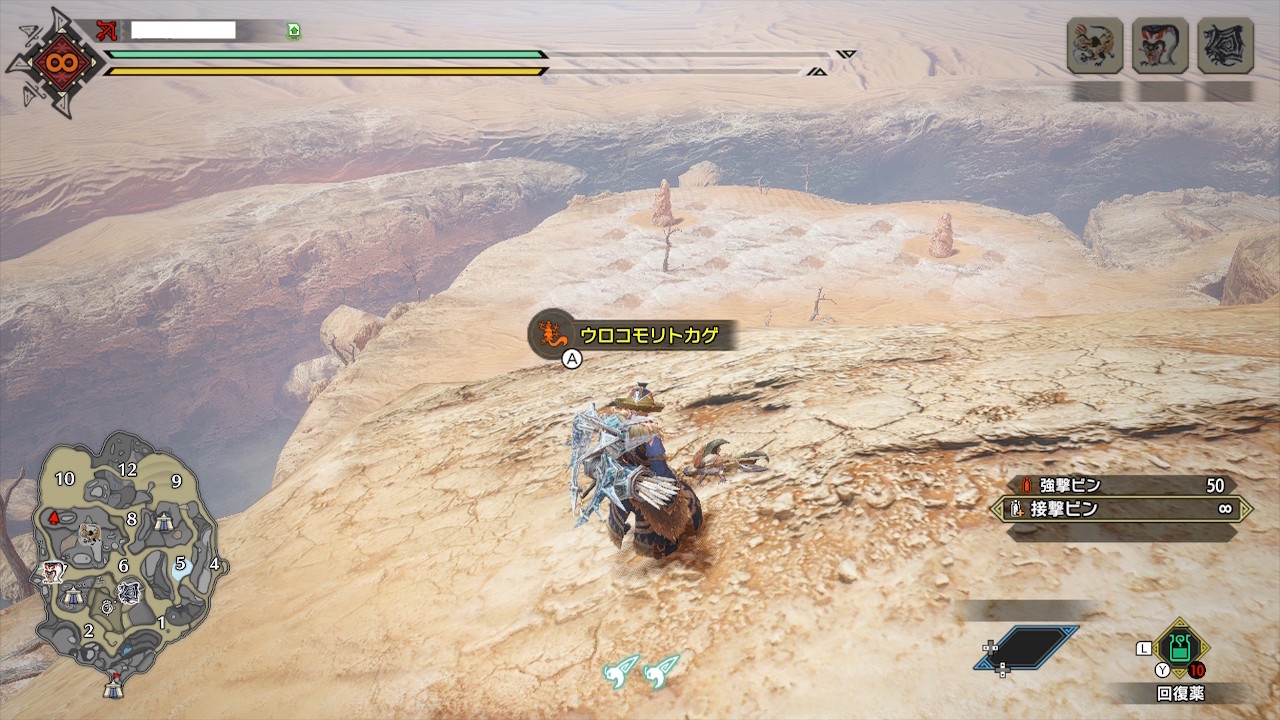Select the Rakna-Kadaki marker on the minimap
The image size is (1280, 720).
(129, 593)
